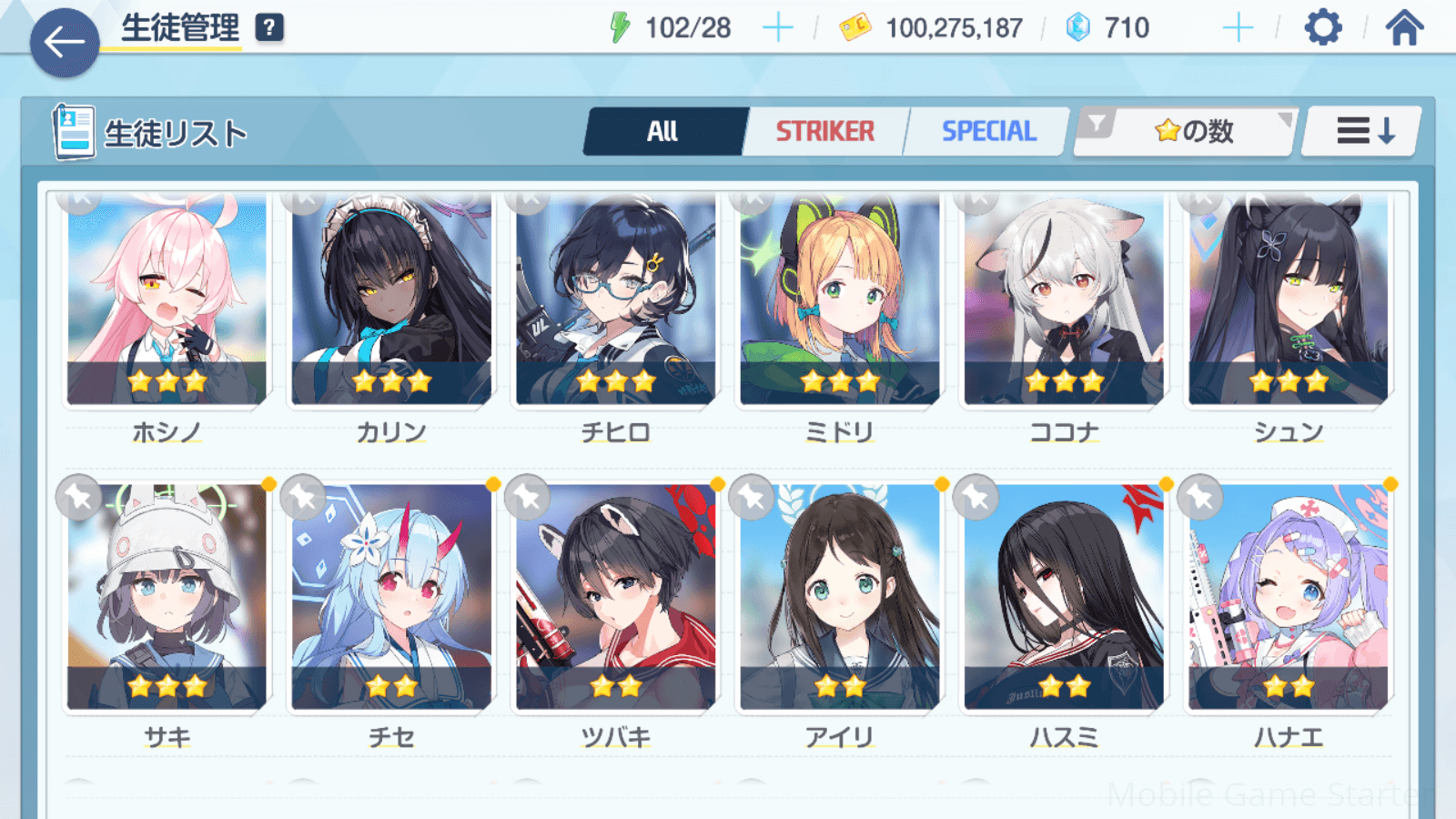Screen dimensions: 1456x819
Task: Show All students tab
Action: [663, 132]
